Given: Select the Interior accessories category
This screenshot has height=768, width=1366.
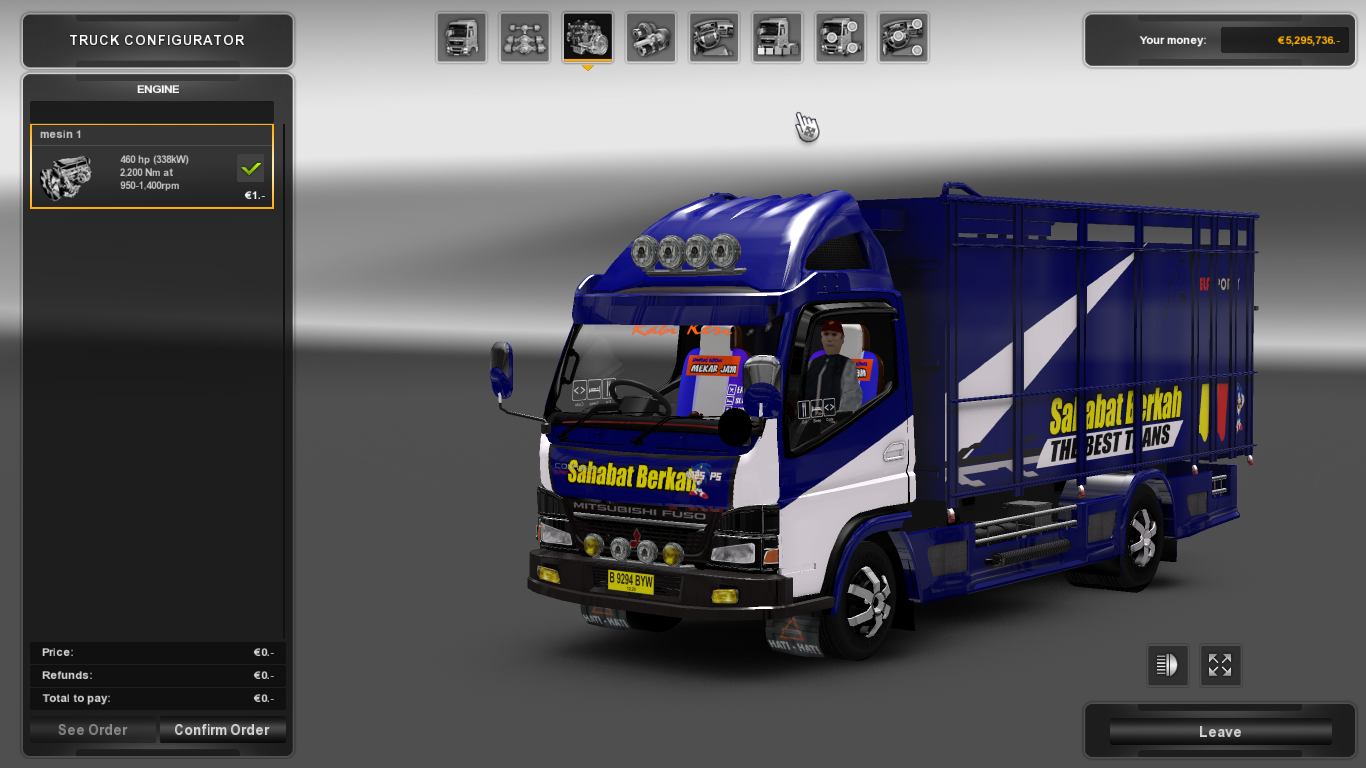Looking at the screenshot, I should click(x=713, y=37).
